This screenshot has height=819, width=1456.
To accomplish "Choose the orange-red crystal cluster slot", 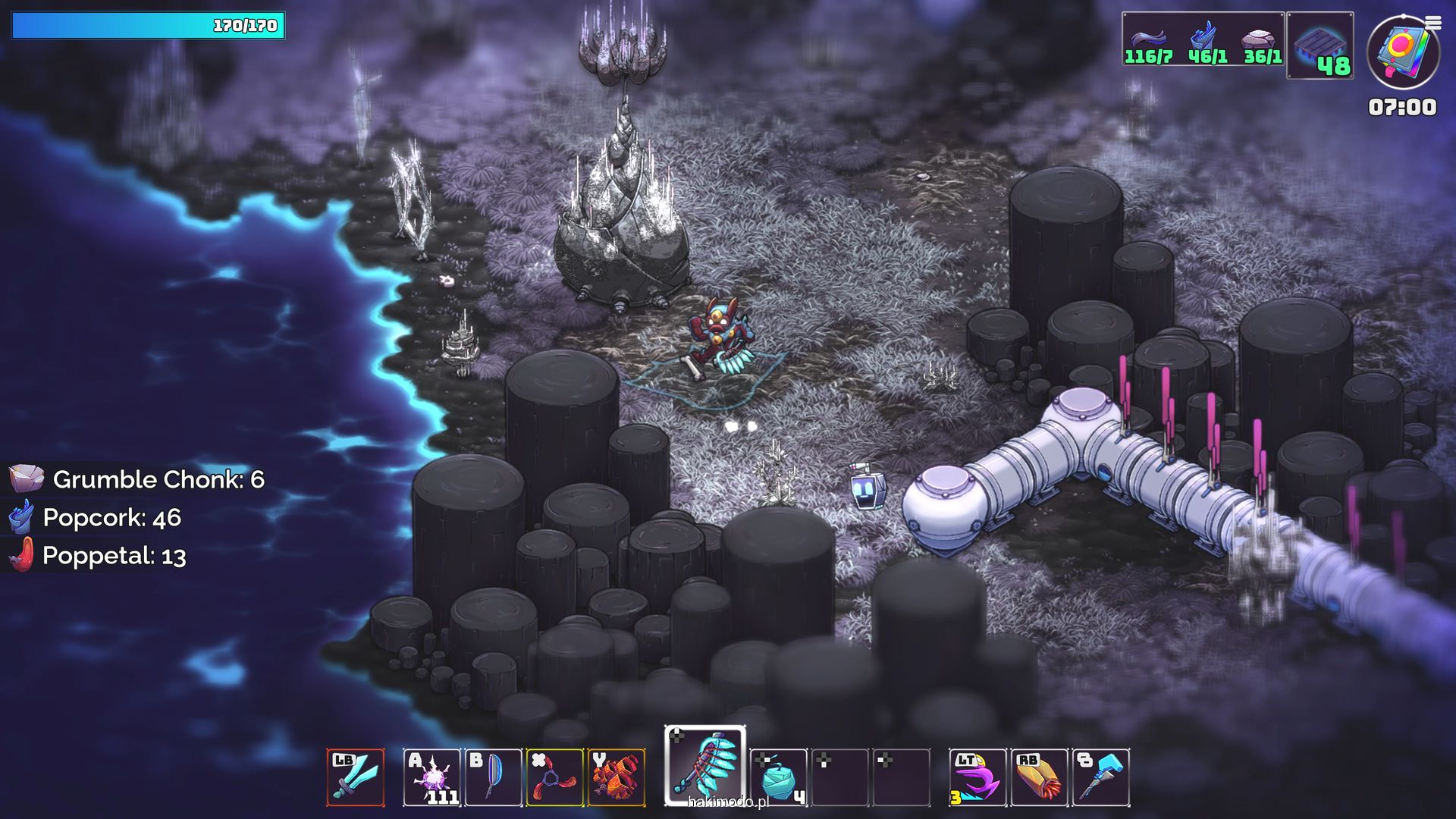I will point(616,777).
